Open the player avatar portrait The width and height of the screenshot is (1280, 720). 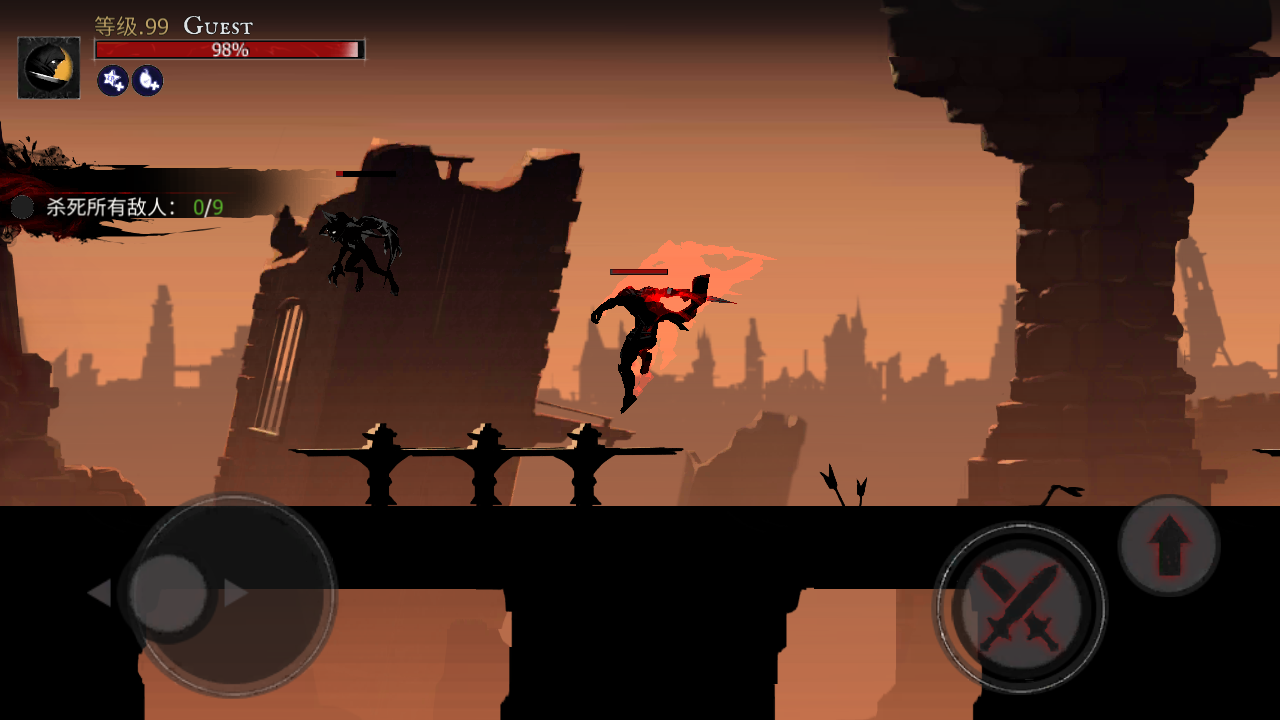(x=49, y=68)
